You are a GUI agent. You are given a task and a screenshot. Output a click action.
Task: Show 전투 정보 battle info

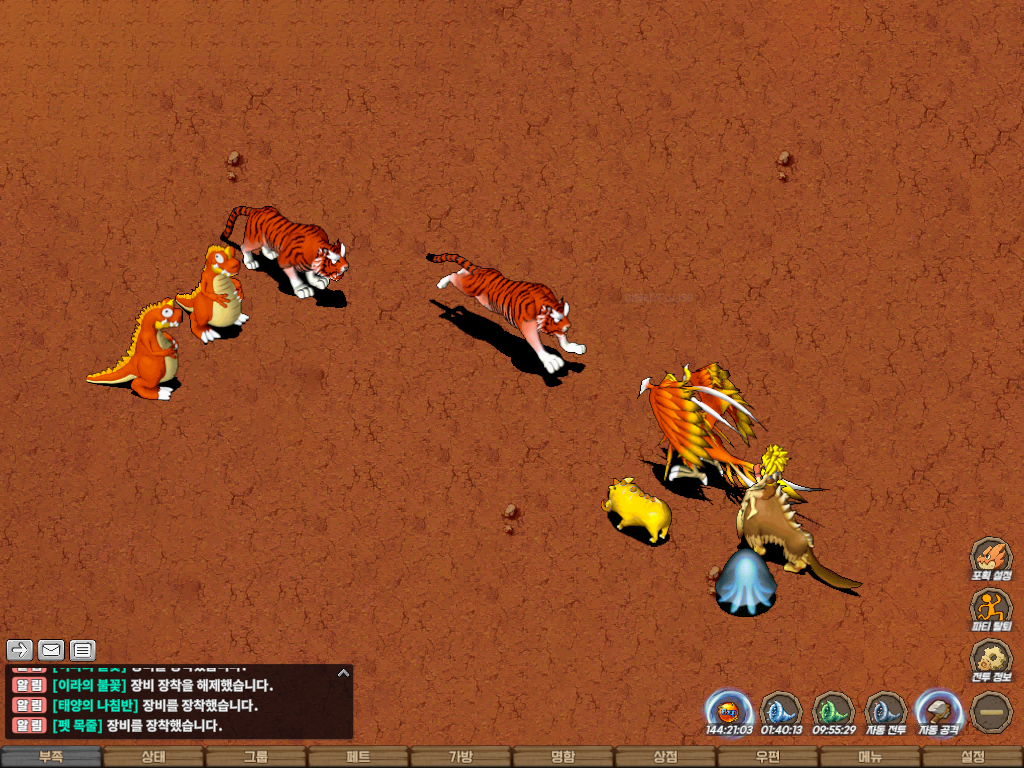990,659
